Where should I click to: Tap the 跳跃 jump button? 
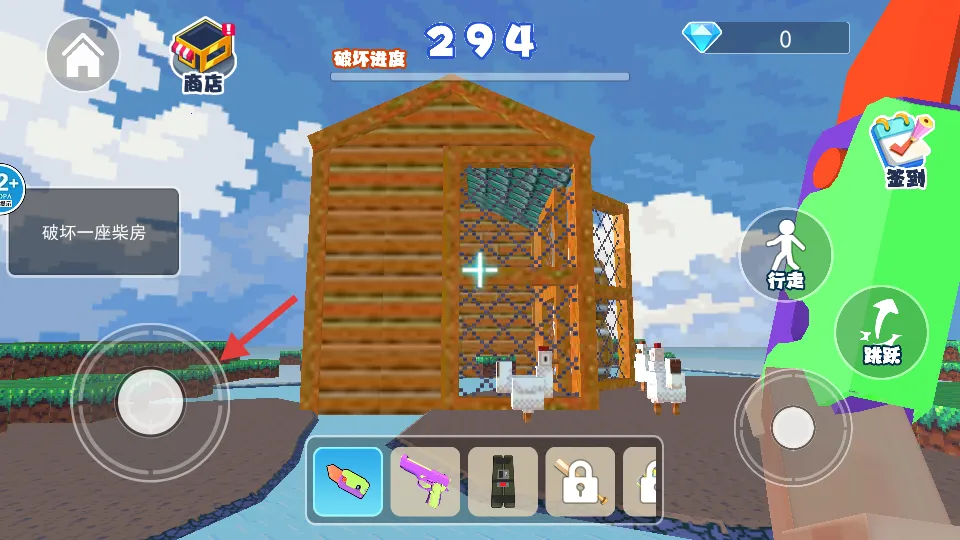coord(880,333)
